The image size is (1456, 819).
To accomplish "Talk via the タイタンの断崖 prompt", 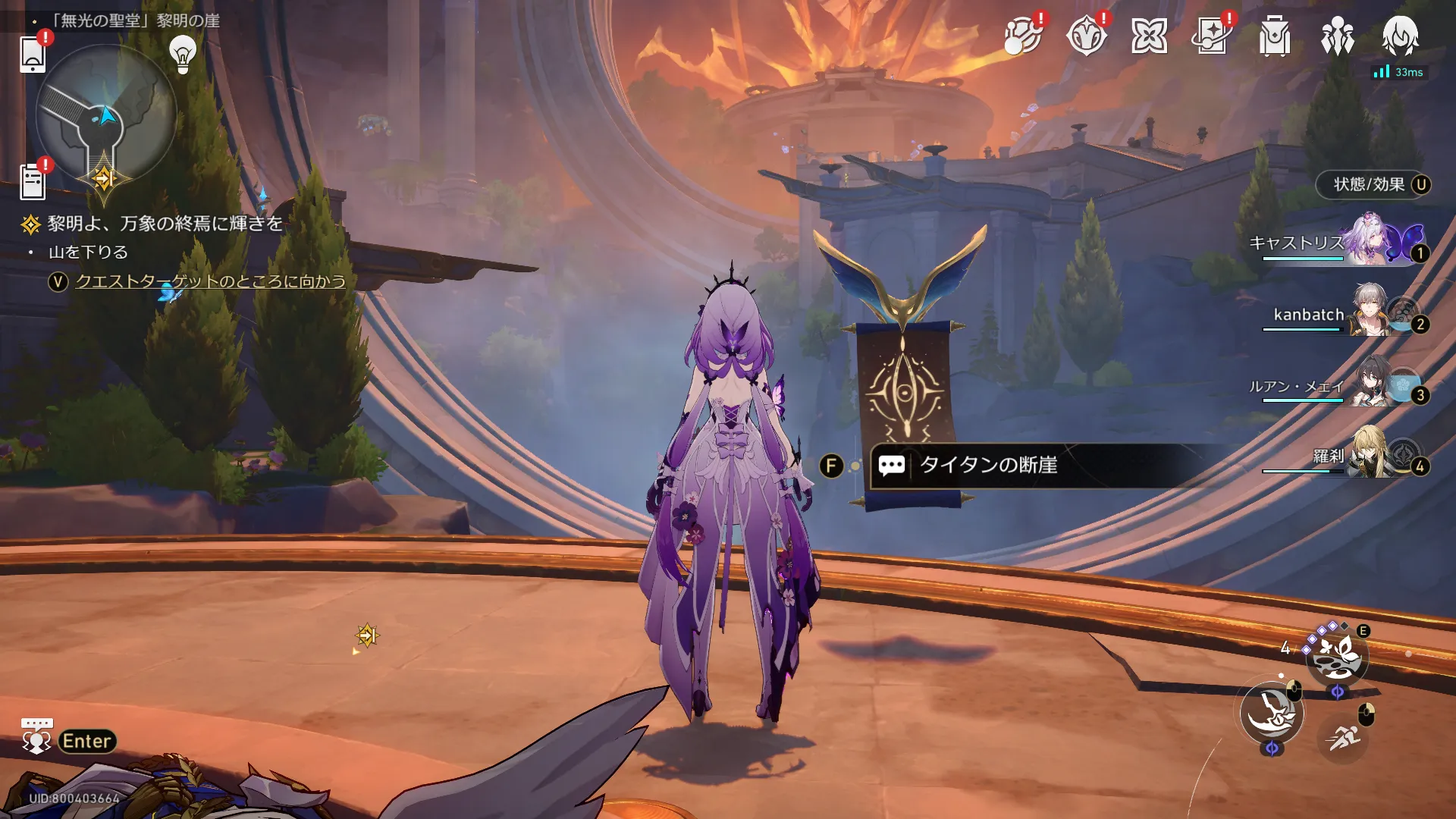I will (987, 465).
